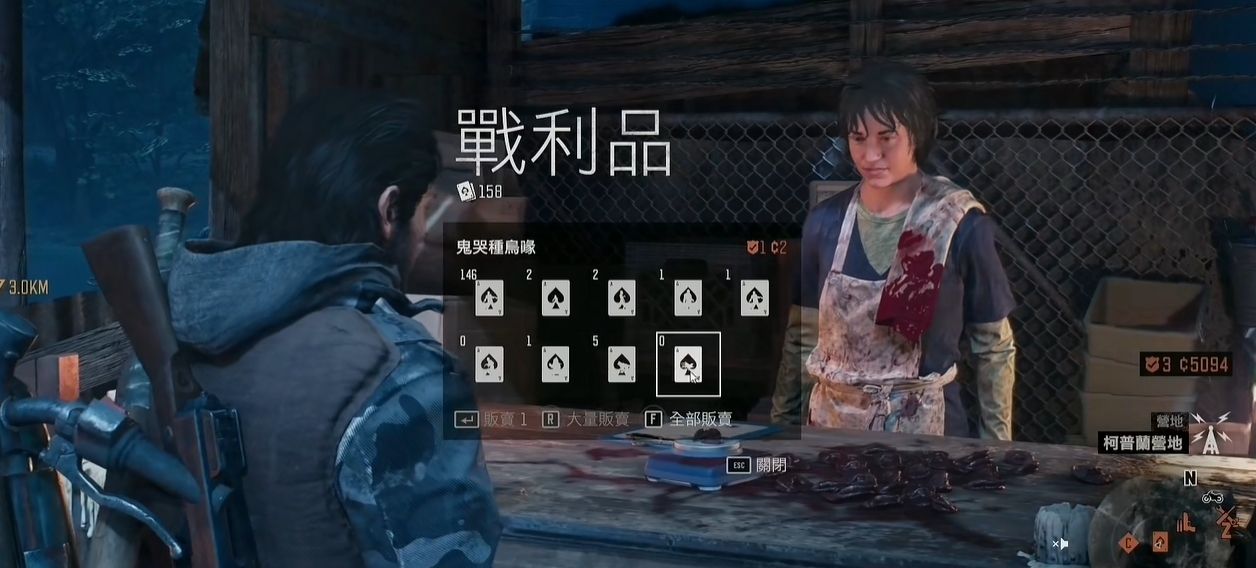Click the motorcycle marker on the minimap
This screenshot has height=568, width=1256.
pyautogui.click(x=1212, y=496)
